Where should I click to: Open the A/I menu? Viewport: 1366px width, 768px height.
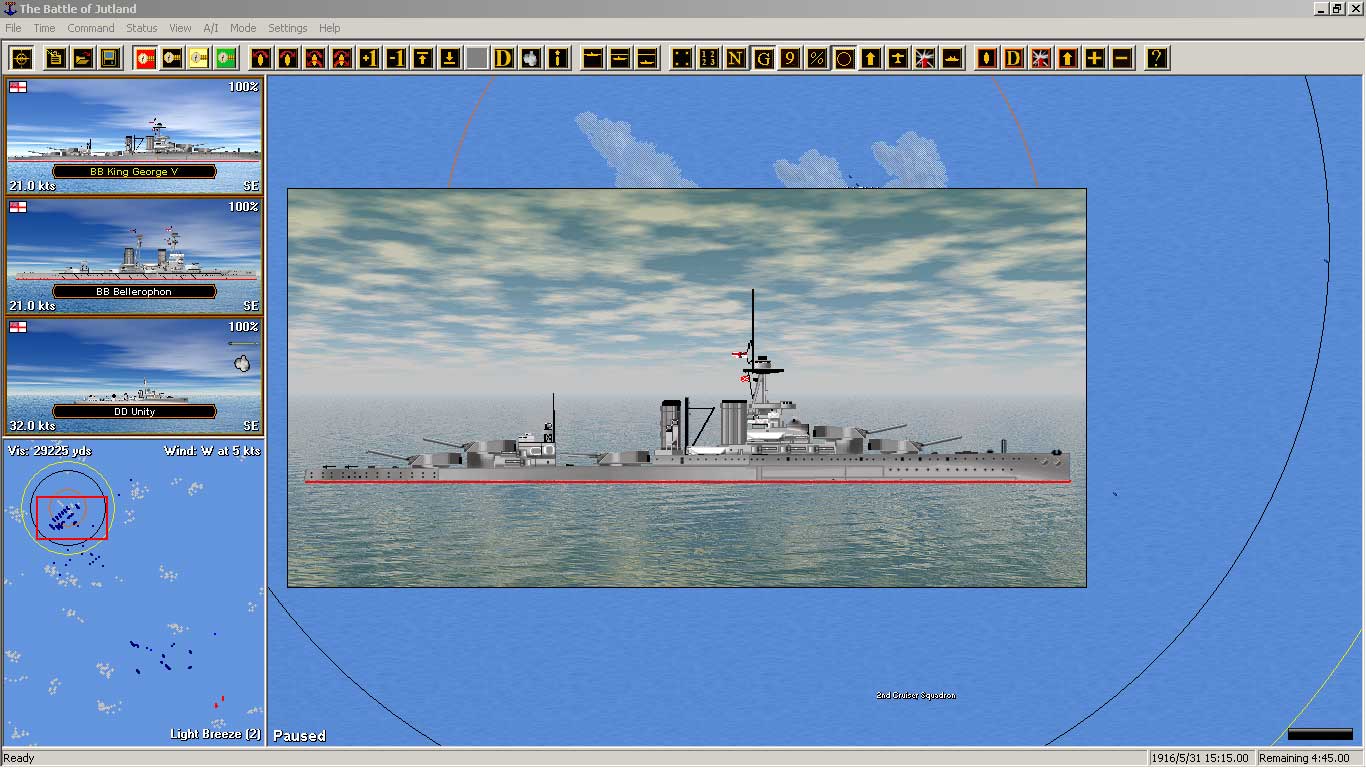(210, 28)
